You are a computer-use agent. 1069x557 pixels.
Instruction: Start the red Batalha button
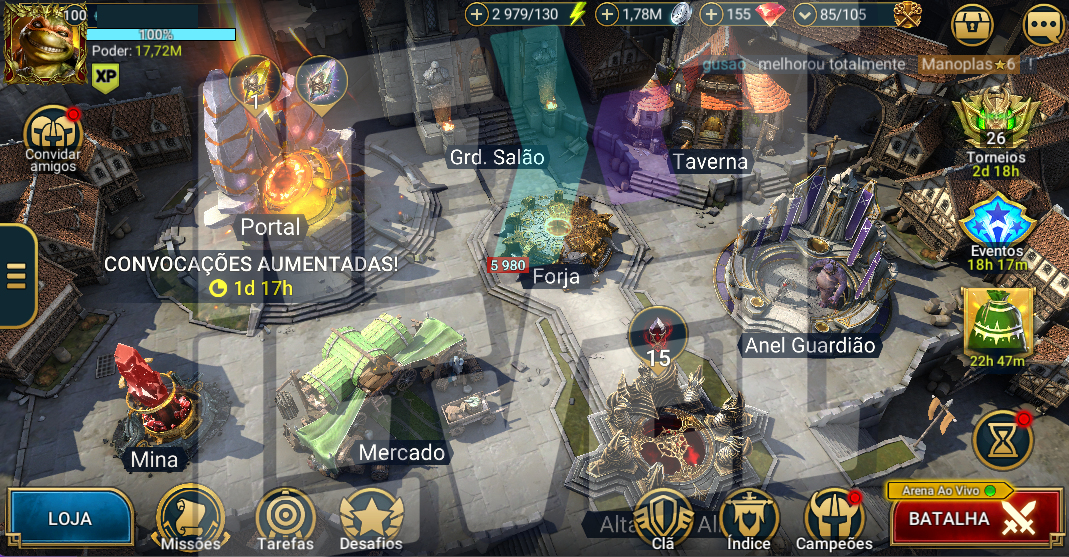click(x=975, y=520)
